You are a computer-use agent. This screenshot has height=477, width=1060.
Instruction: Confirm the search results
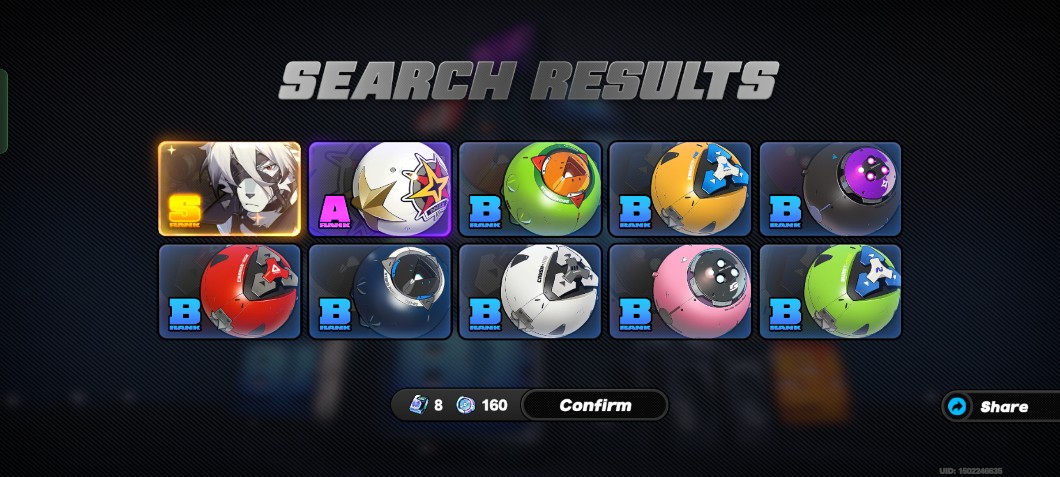coord(594,405)
